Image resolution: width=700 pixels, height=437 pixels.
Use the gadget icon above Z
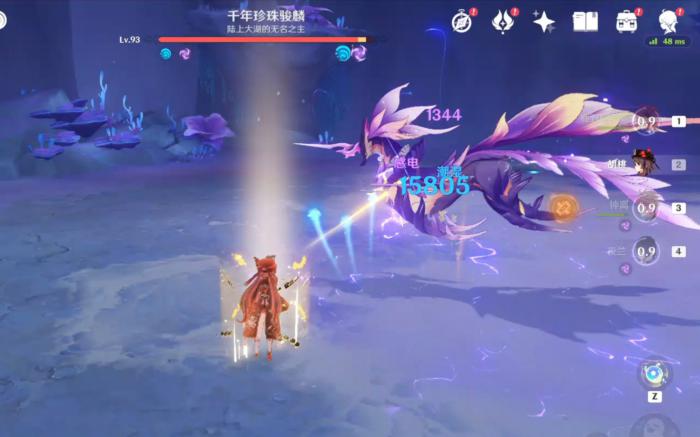(x=653, y=373)
